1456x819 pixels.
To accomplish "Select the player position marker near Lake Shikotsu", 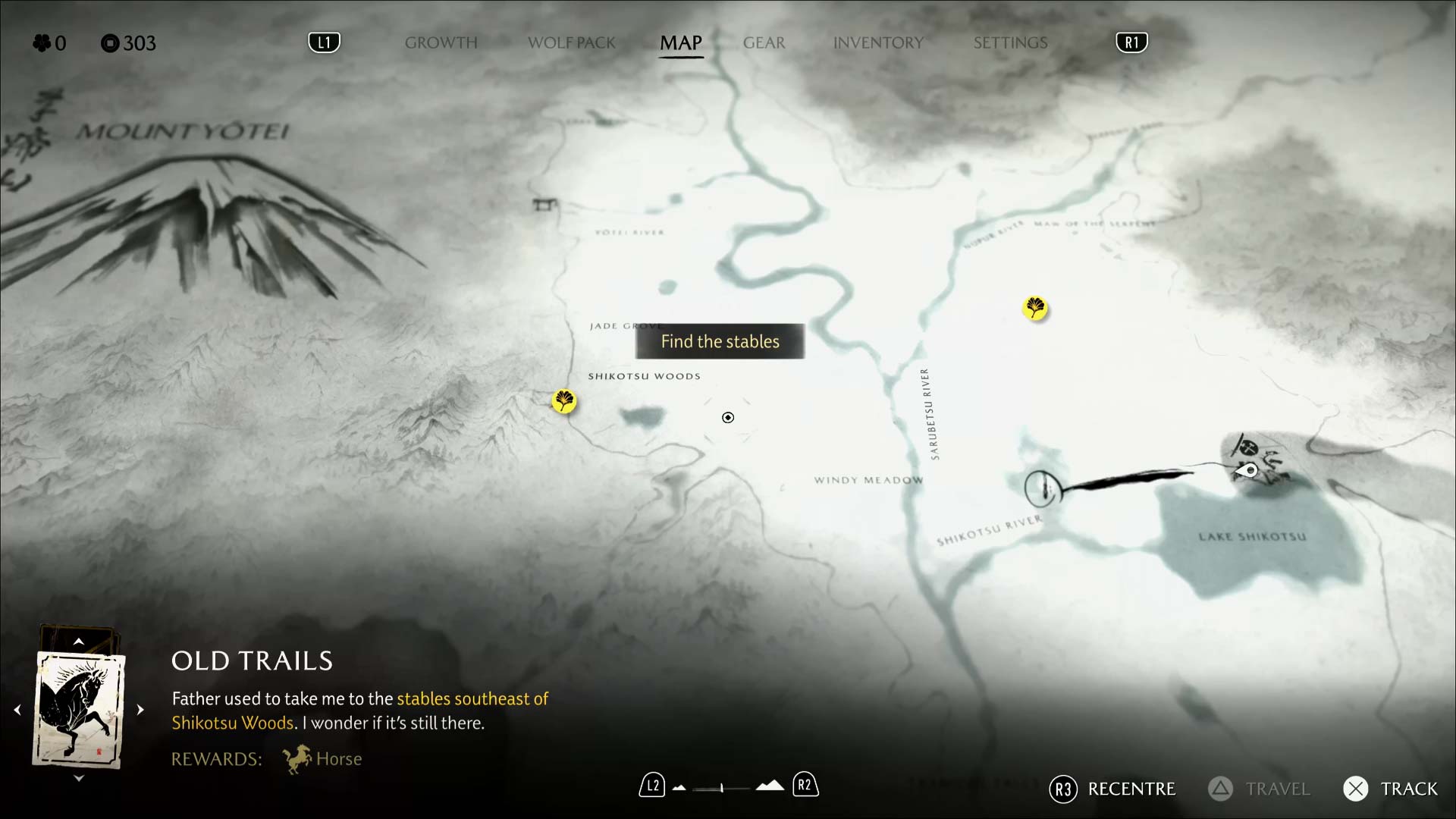I will [1249, 470].
